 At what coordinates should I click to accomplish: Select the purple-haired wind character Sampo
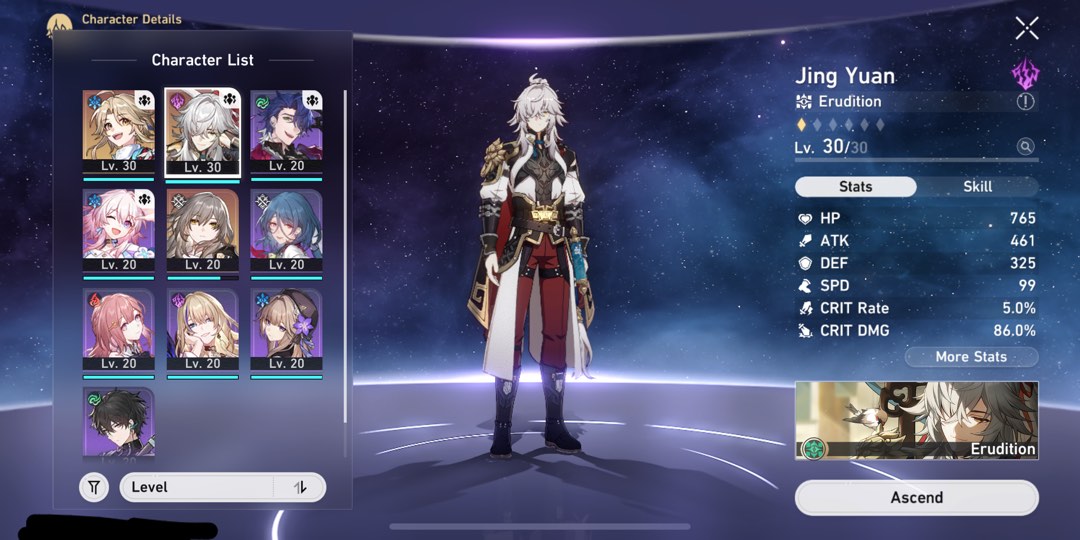coord(286,131)
